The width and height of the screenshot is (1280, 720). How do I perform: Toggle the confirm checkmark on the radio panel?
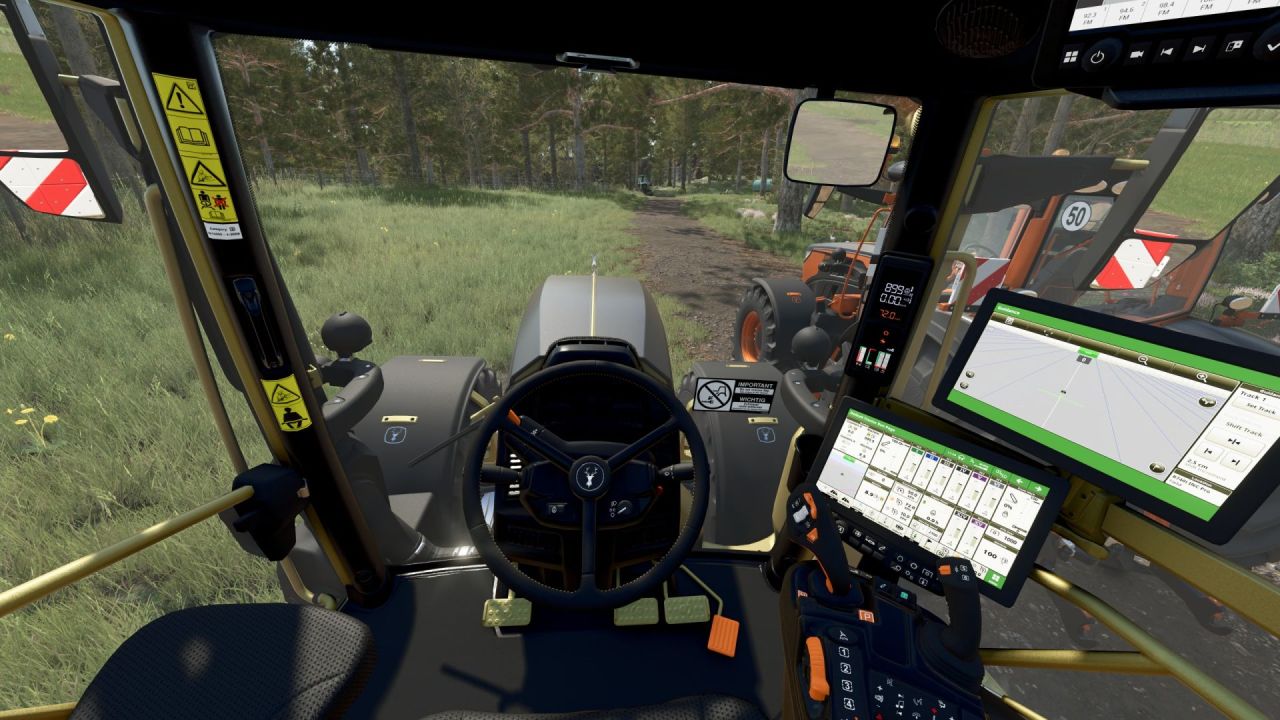point(1271,47)
